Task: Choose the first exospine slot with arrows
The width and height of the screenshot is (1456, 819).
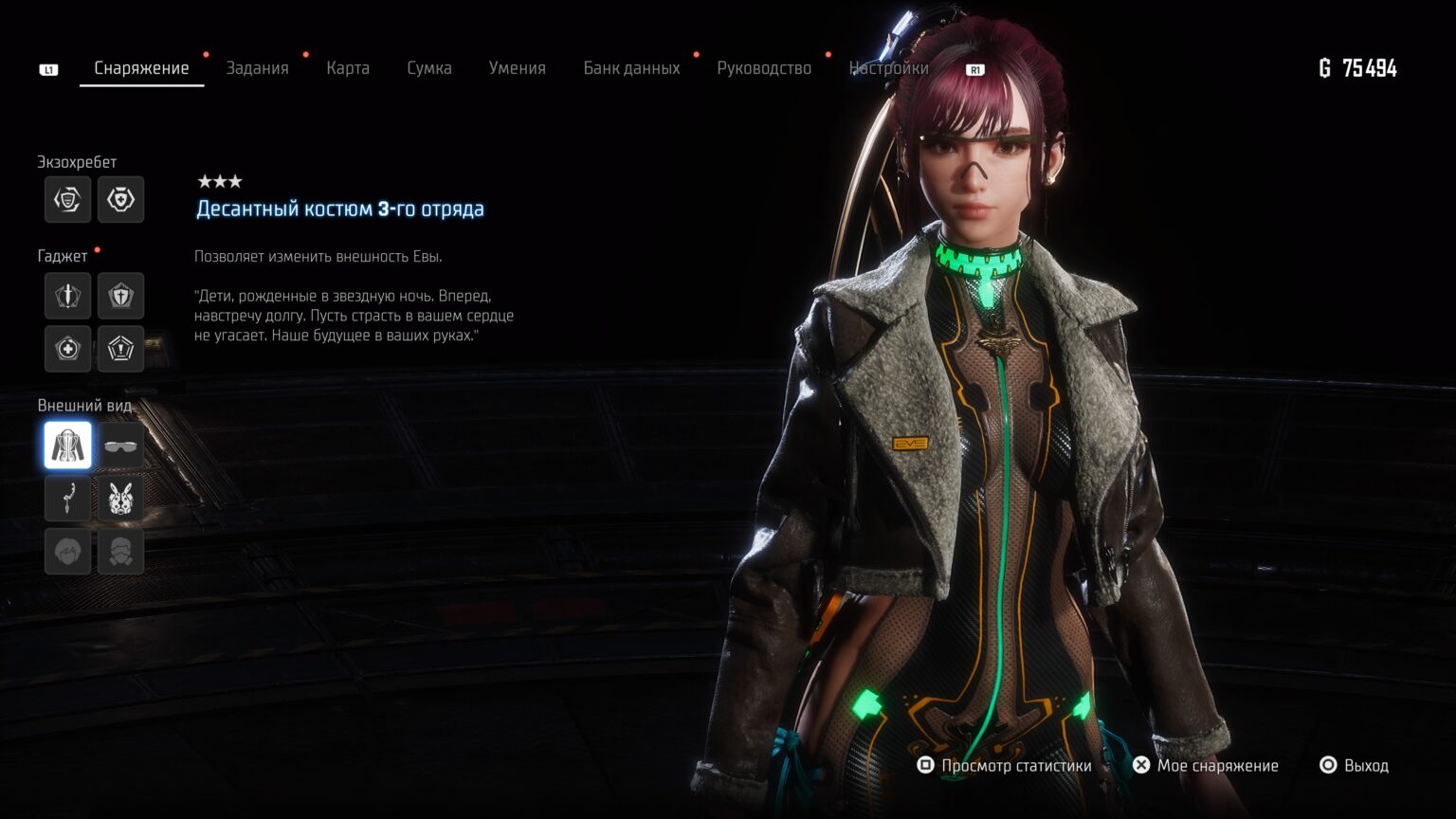Action: (68, 200)
